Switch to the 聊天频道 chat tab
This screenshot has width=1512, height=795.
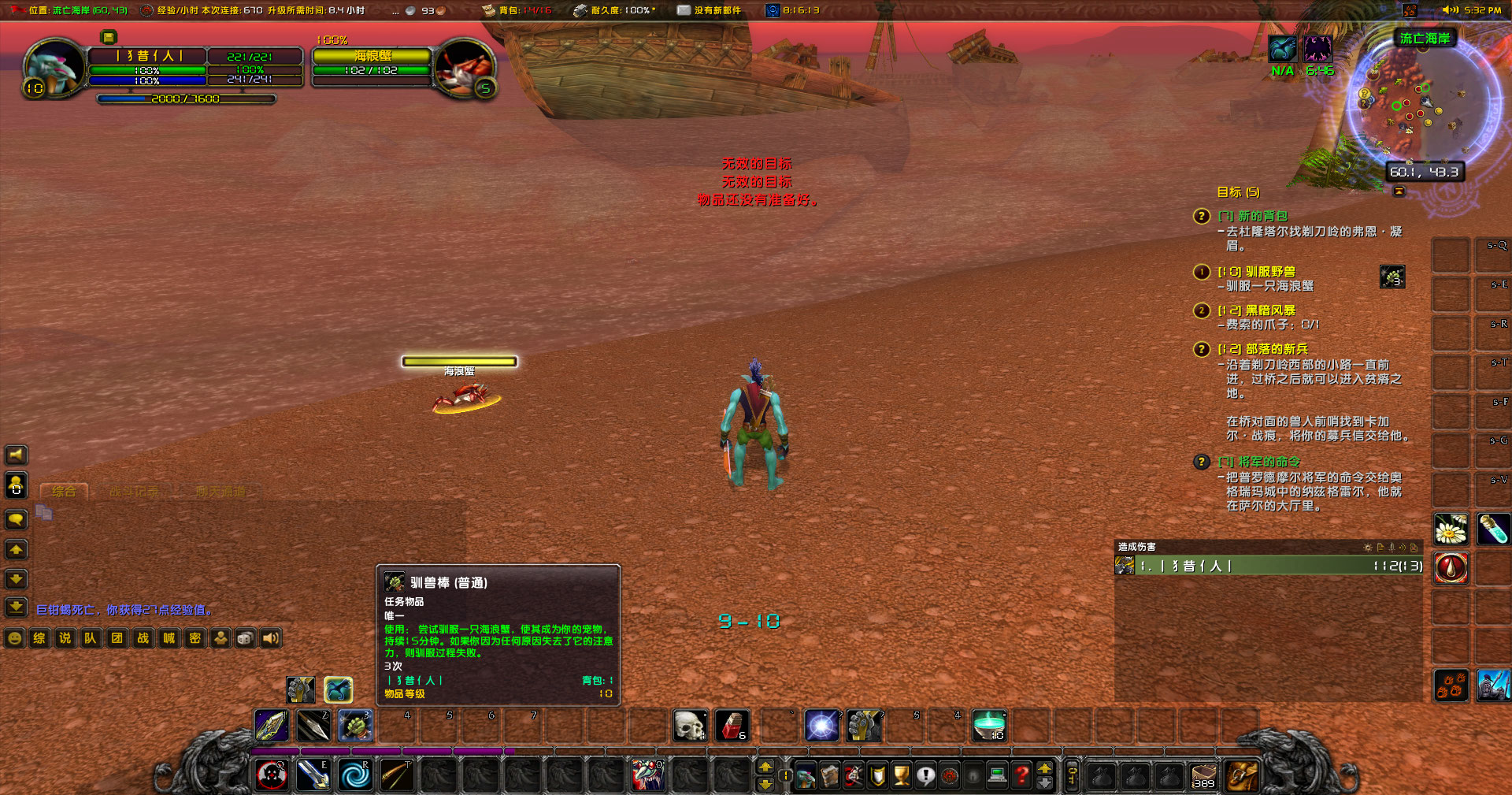pyautogui.click(x=220, y=490)
